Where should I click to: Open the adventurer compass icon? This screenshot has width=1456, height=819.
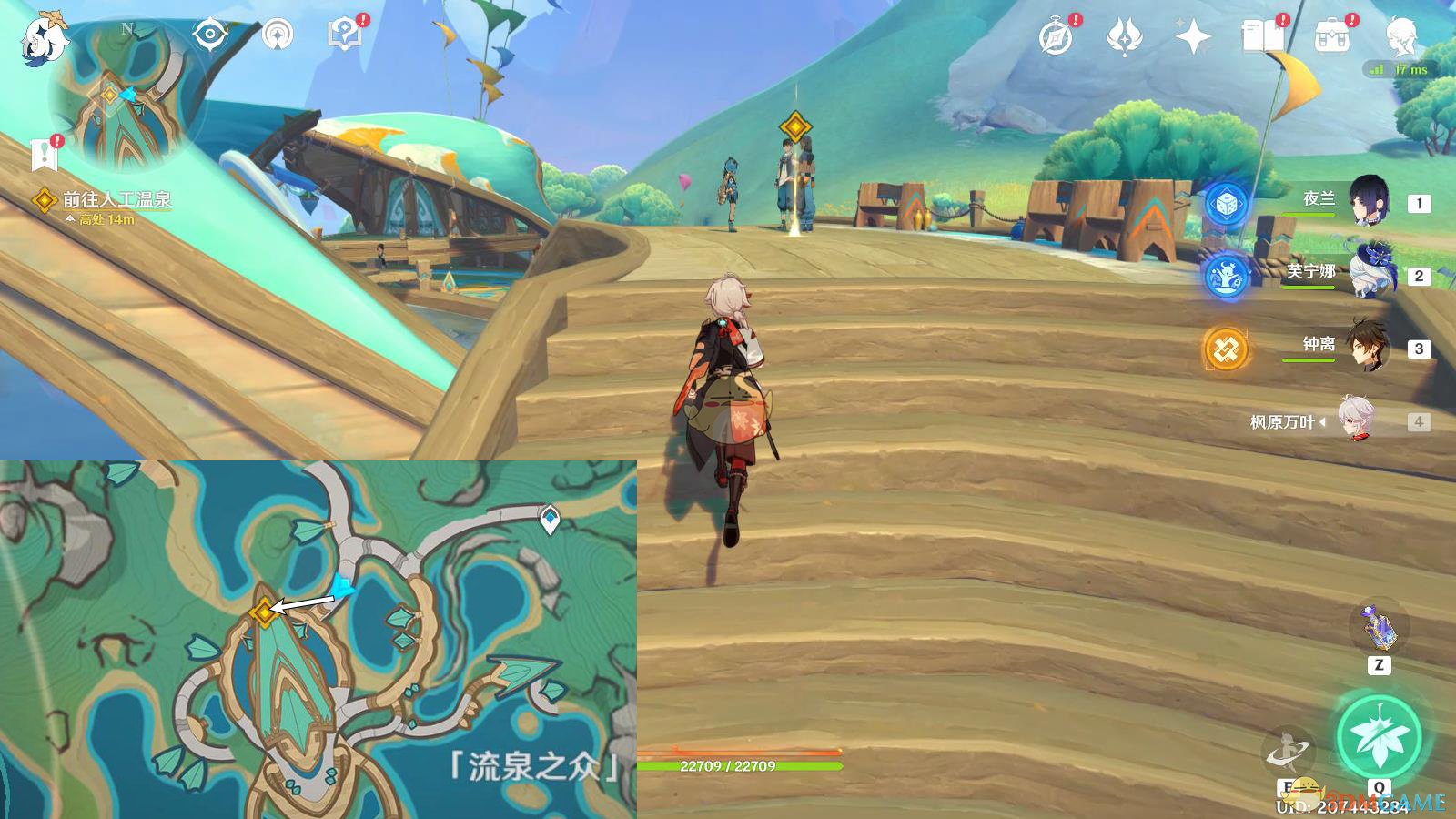click(1056, 37)
